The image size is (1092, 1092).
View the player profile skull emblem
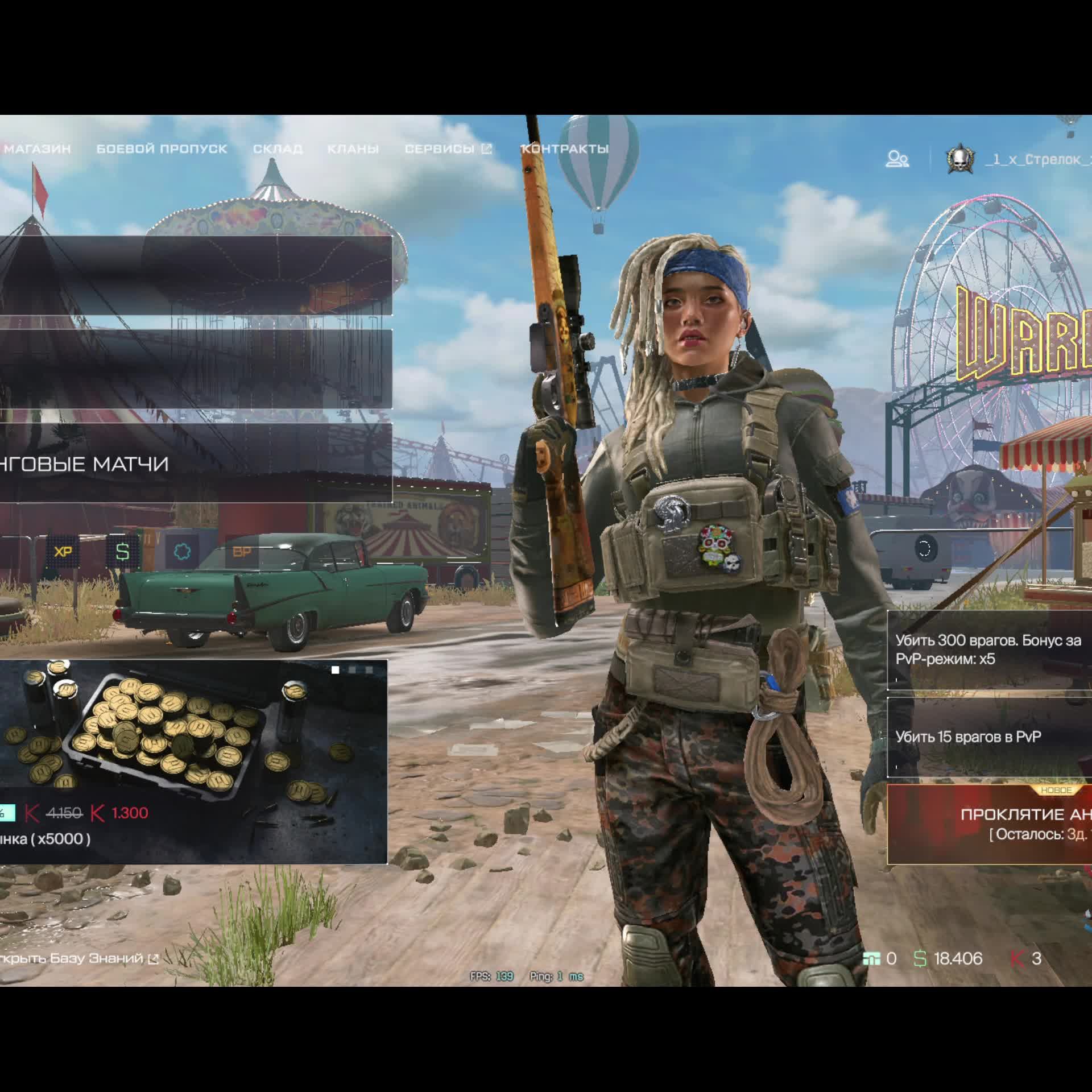coord(960,159)
